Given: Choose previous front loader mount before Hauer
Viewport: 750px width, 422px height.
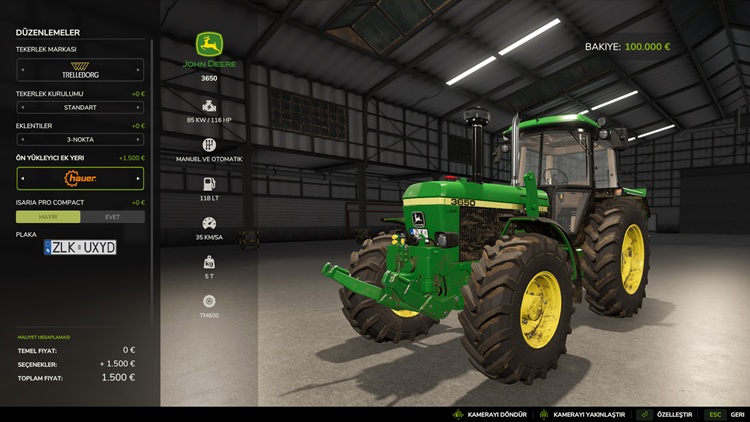Looking at the screenshot, I should 22,178.
